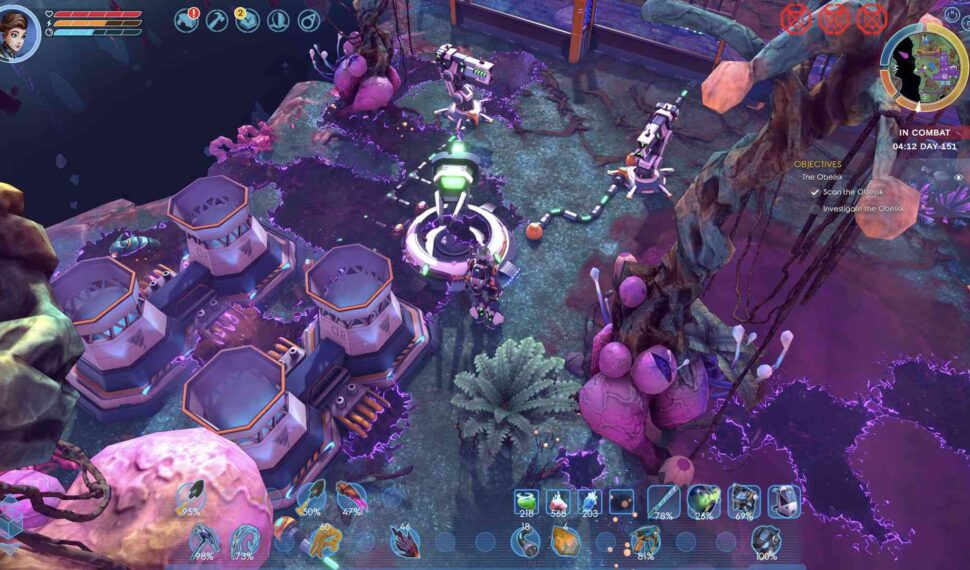Screen dimensions: 970x570
Task: Open the icon with the yellow 2 badge
Action: (247, 20)
